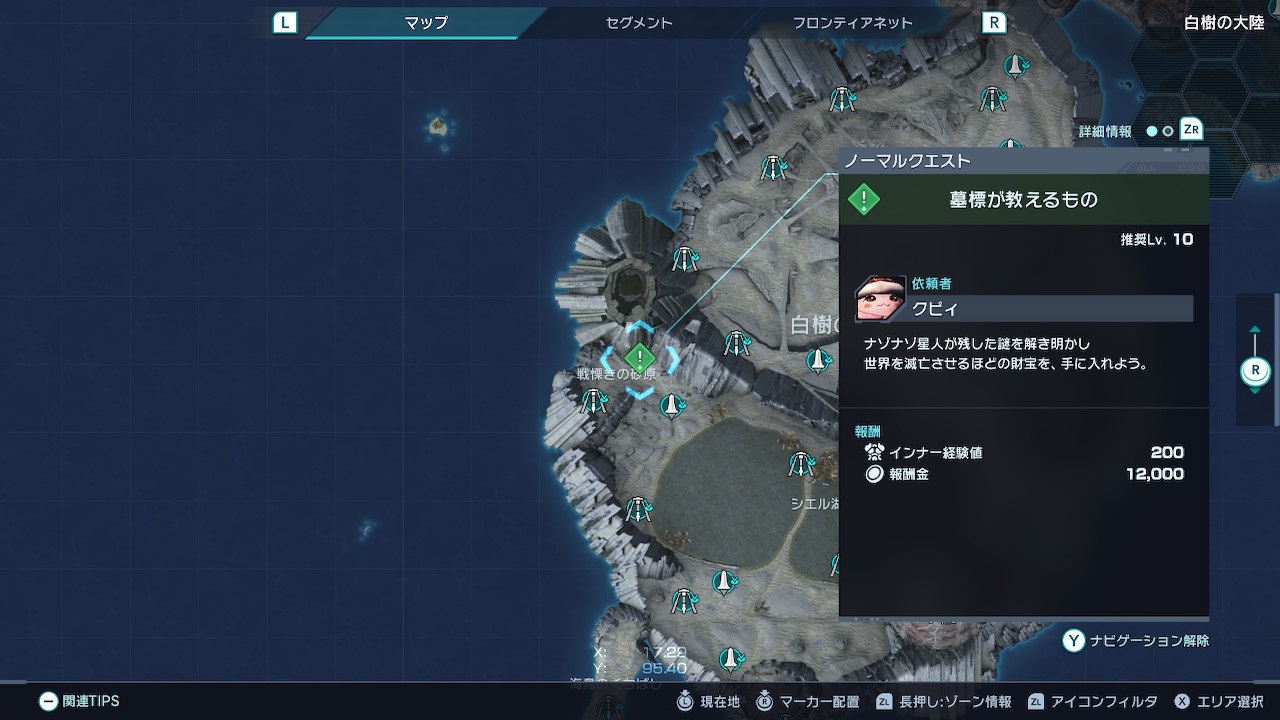Open the セグメント tab

(x=639, y=22)
